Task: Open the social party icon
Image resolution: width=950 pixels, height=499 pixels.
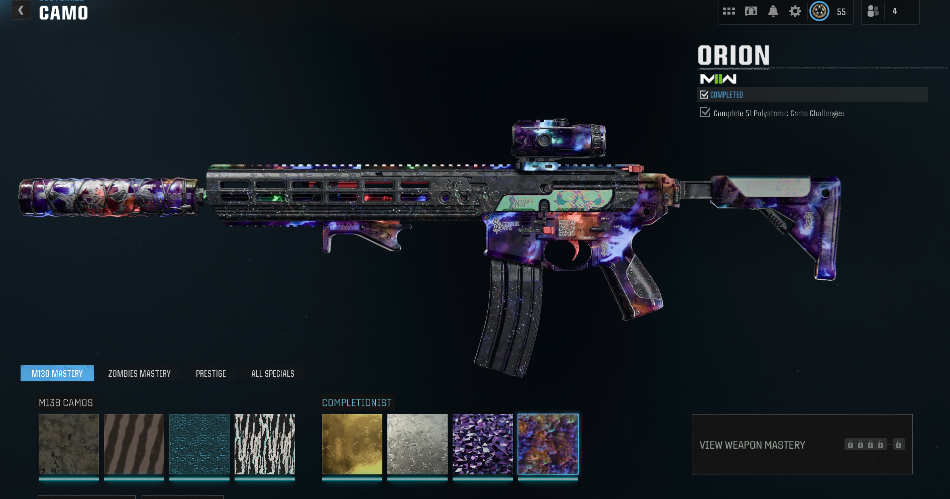Action: click(873, 11)
